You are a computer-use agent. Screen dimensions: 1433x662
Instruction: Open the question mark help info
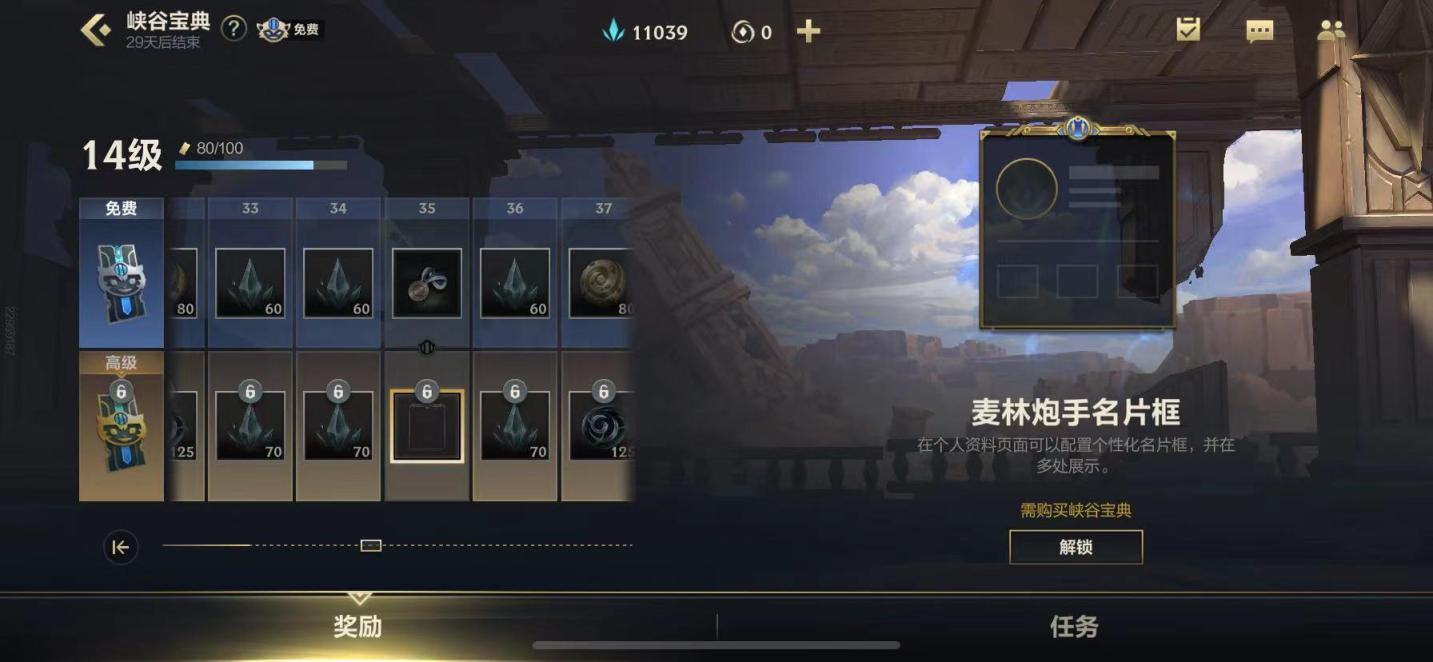click(233, 29)
